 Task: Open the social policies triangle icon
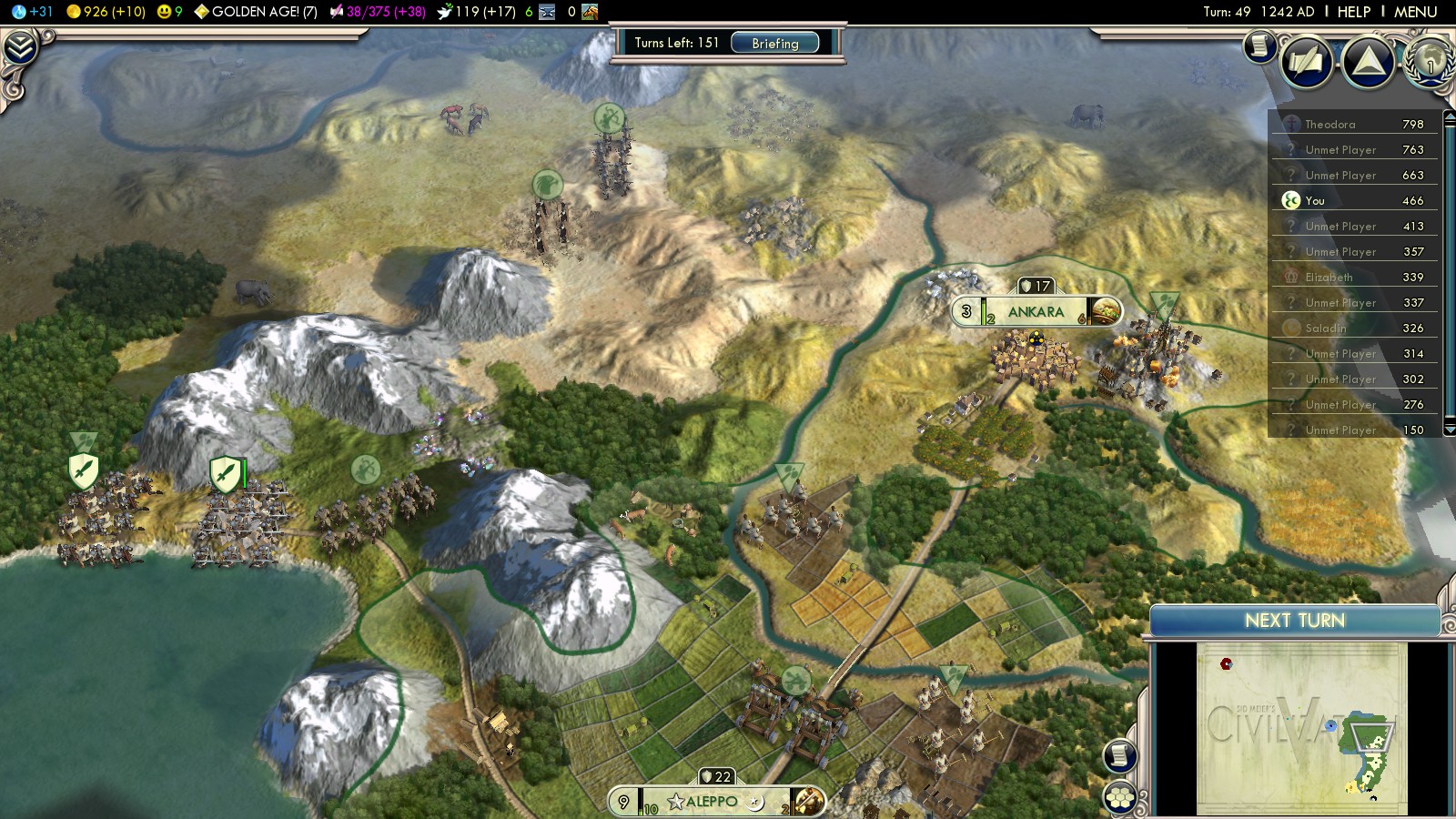[x=1368, y=62]
